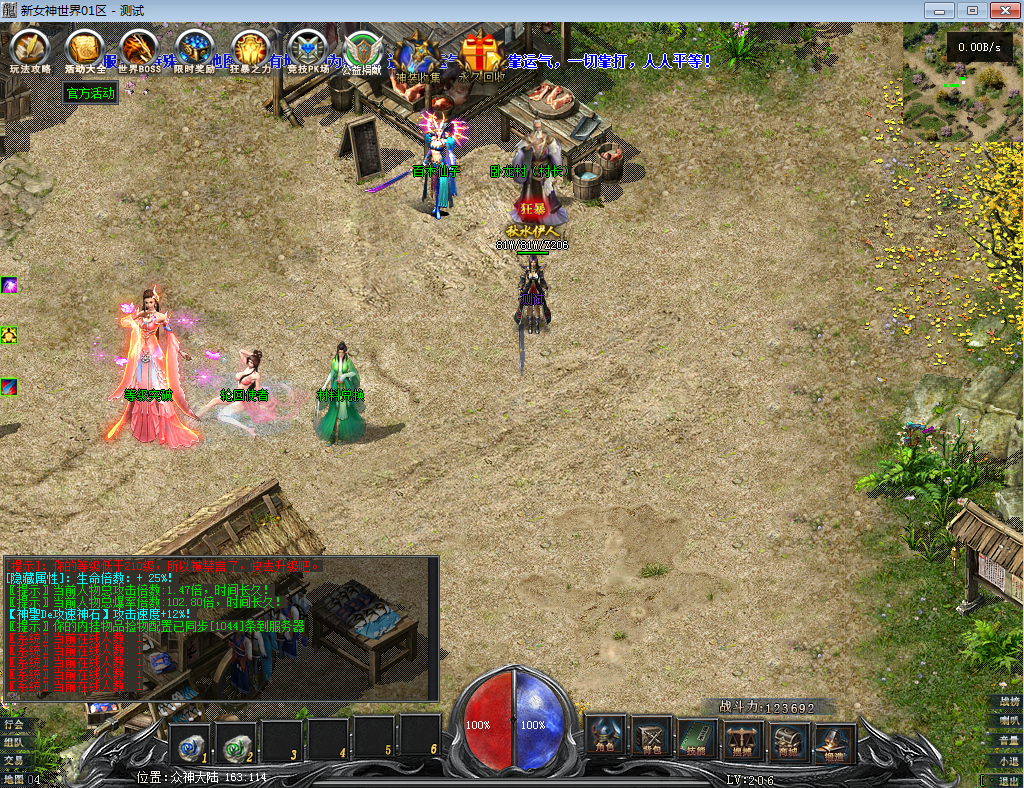
Task: Close the game window
Action: [x=1003, y=10]
